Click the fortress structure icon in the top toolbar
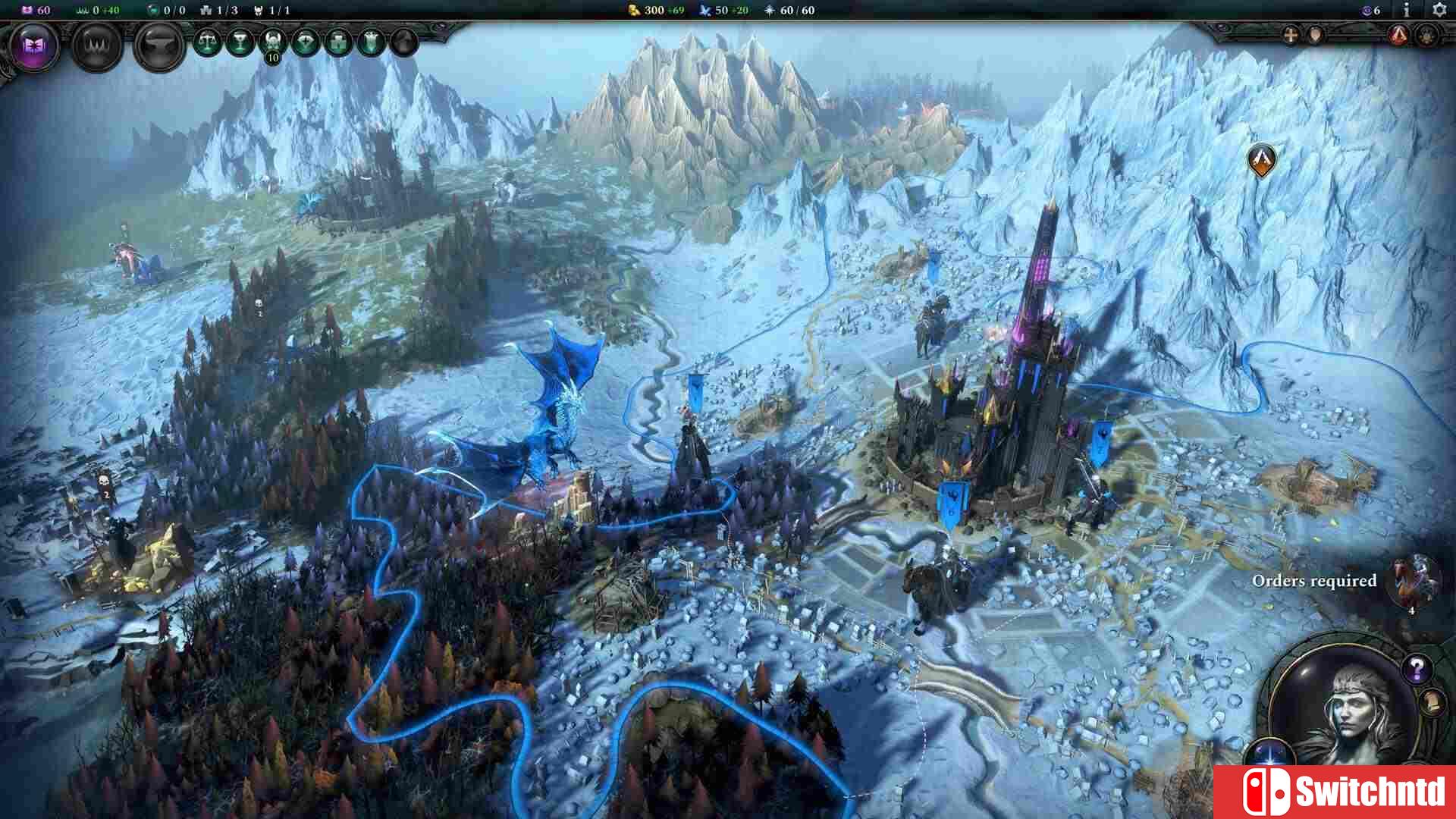This screenshot has height=819, width=1456. click(339, 42)
